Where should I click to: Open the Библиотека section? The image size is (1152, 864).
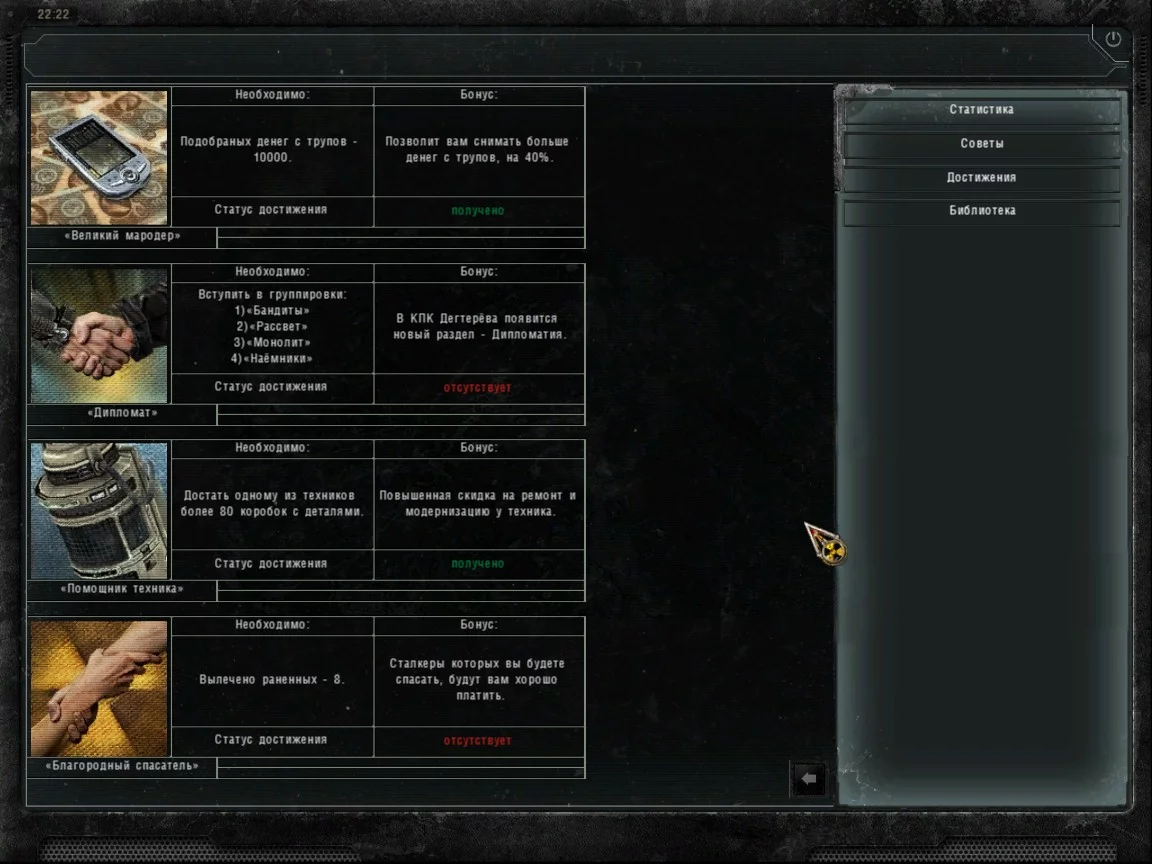pos(981,211)
